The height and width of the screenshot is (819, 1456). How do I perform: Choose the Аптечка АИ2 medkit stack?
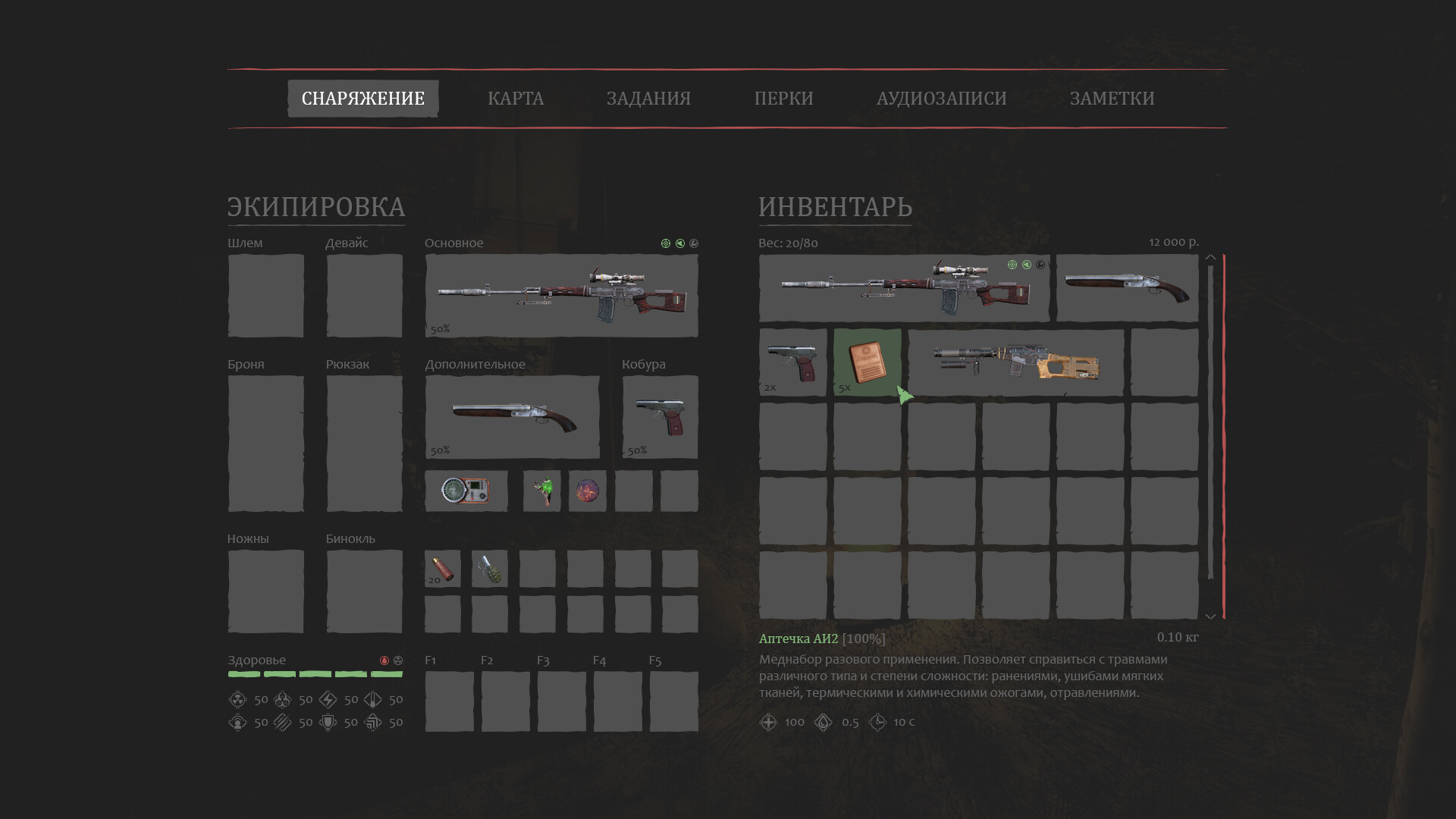pos(867,362)
